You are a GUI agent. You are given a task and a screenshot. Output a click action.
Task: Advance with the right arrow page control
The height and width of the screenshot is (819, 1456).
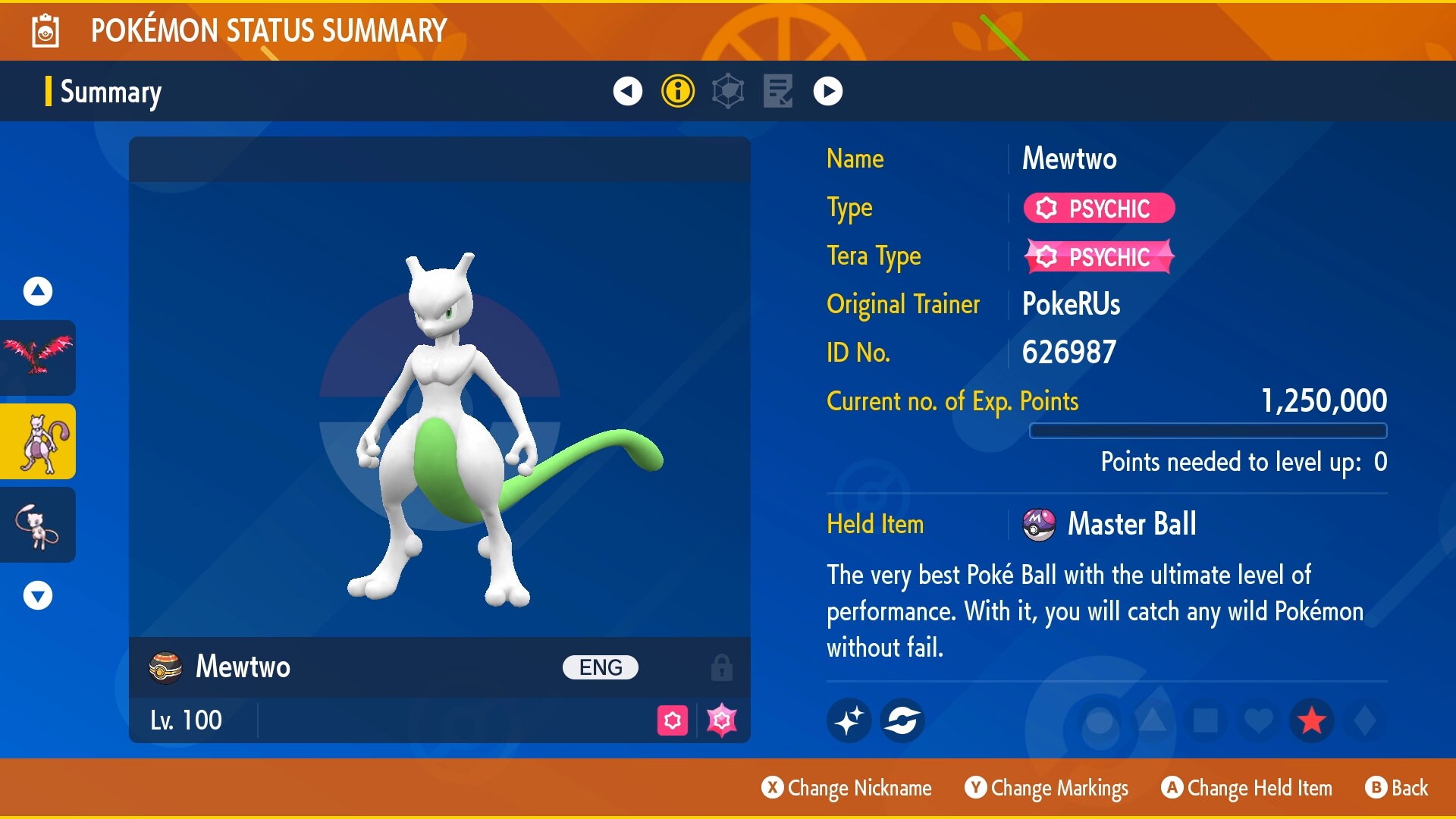(828, 91)
